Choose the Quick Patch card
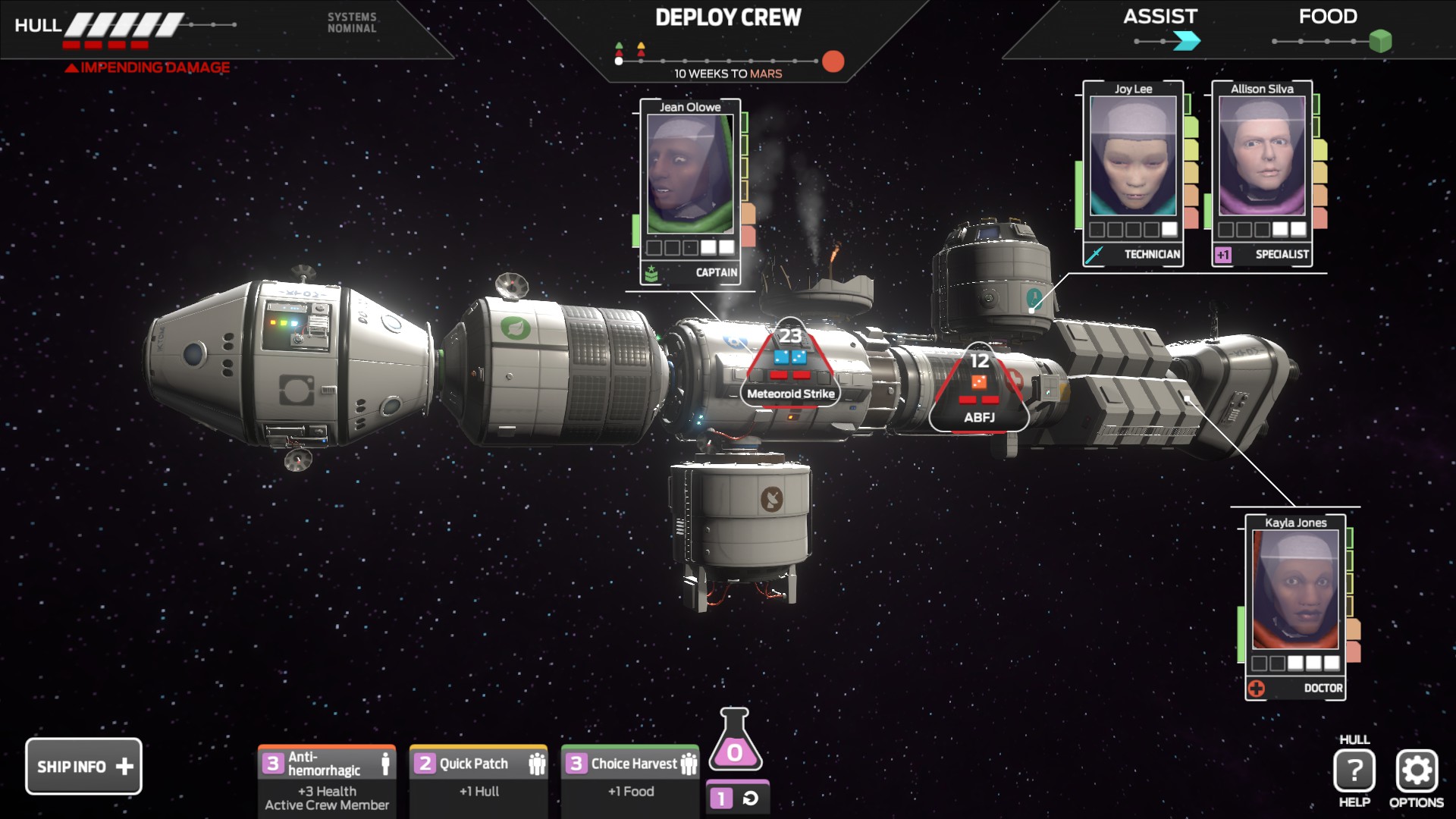 (x=479, y=780)
